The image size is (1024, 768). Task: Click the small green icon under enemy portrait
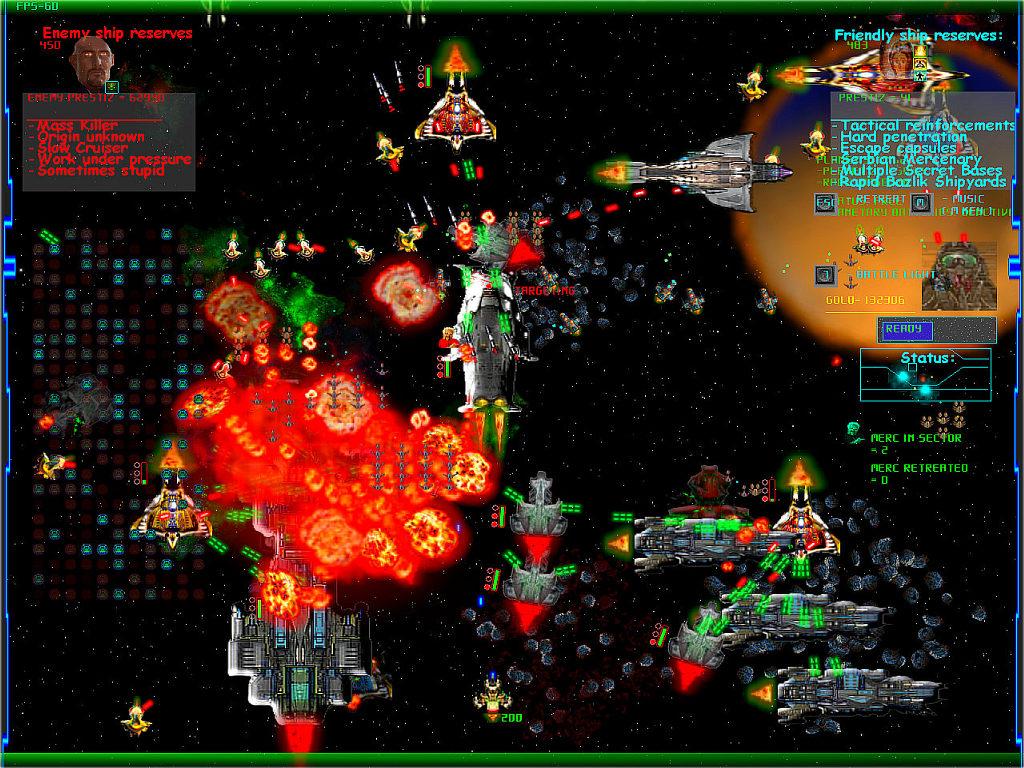(x=112, y=87)
